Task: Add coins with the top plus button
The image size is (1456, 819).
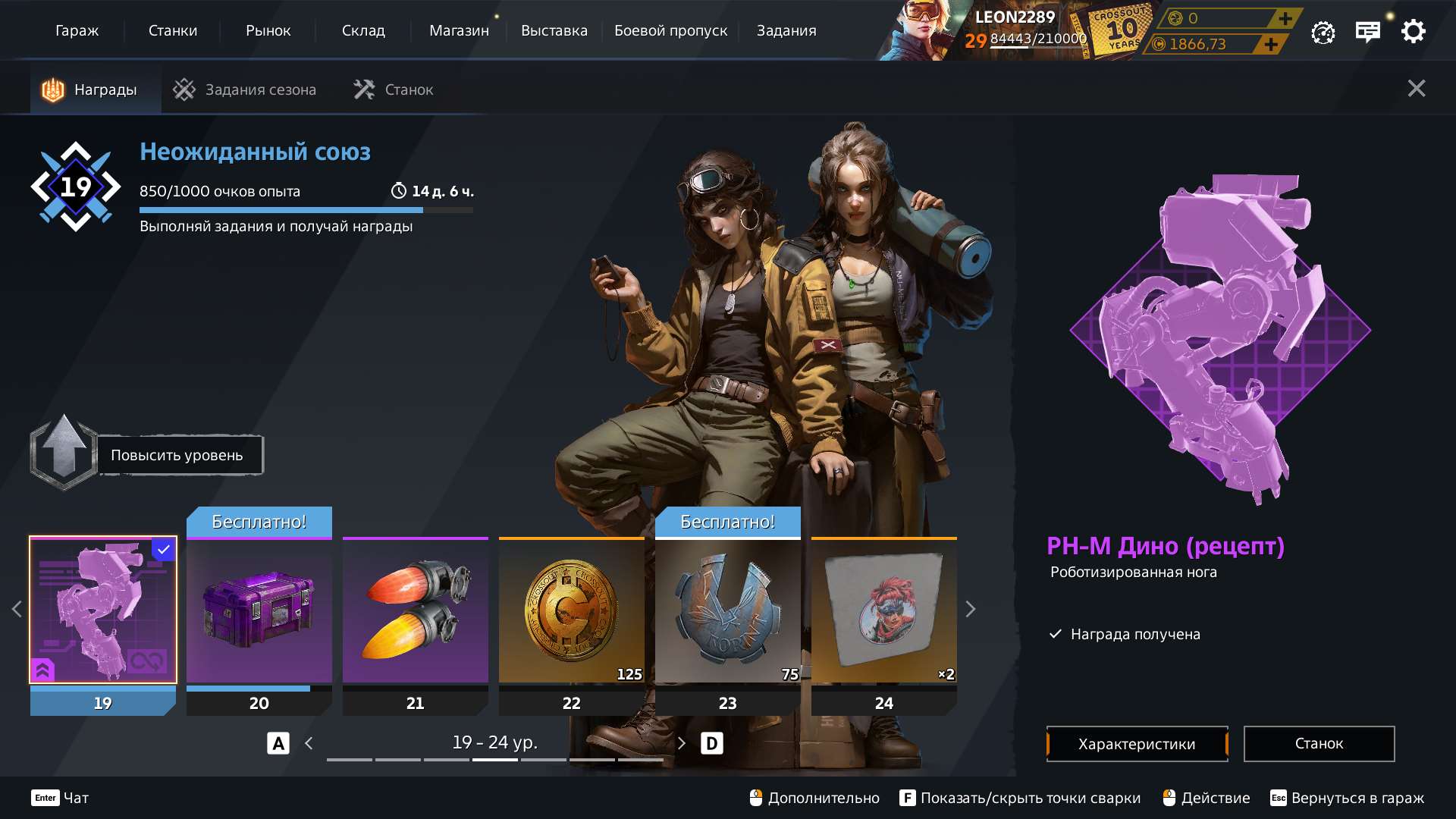Action: 1285,18
